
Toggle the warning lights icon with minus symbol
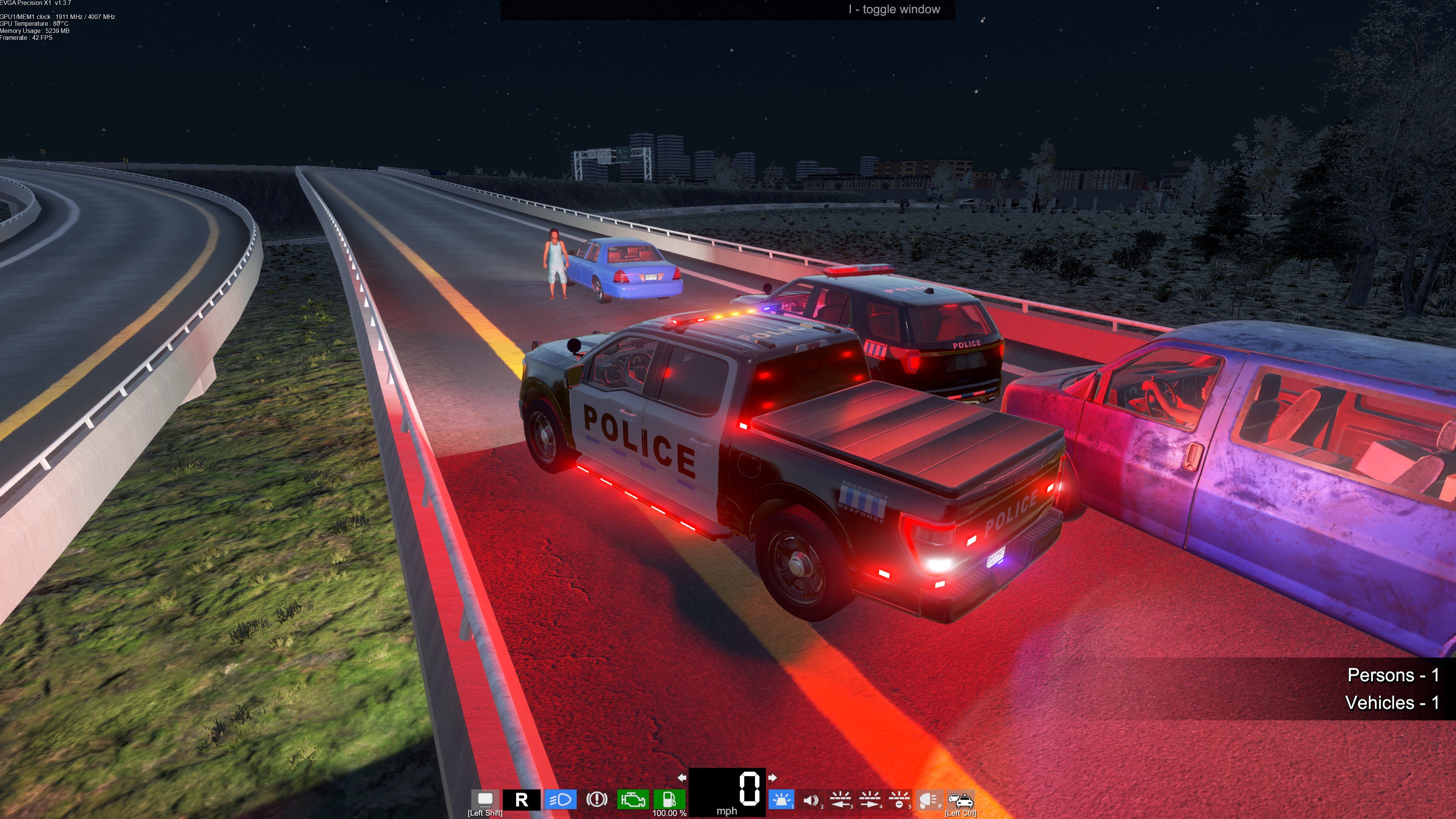pyautogui.click(x=899, y=800)
